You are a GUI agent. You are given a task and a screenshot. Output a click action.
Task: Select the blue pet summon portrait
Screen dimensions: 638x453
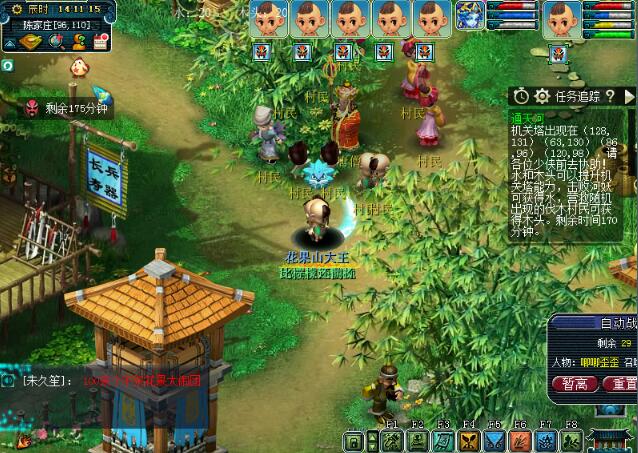470,16
